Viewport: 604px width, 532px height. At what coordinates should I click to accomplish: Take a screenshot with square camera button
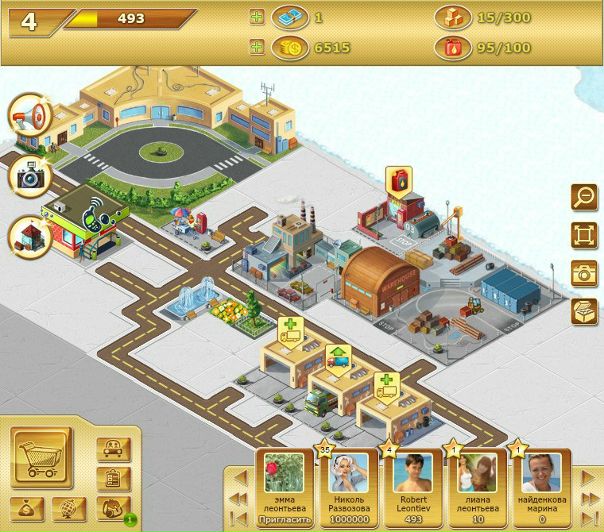click(582, 273)
